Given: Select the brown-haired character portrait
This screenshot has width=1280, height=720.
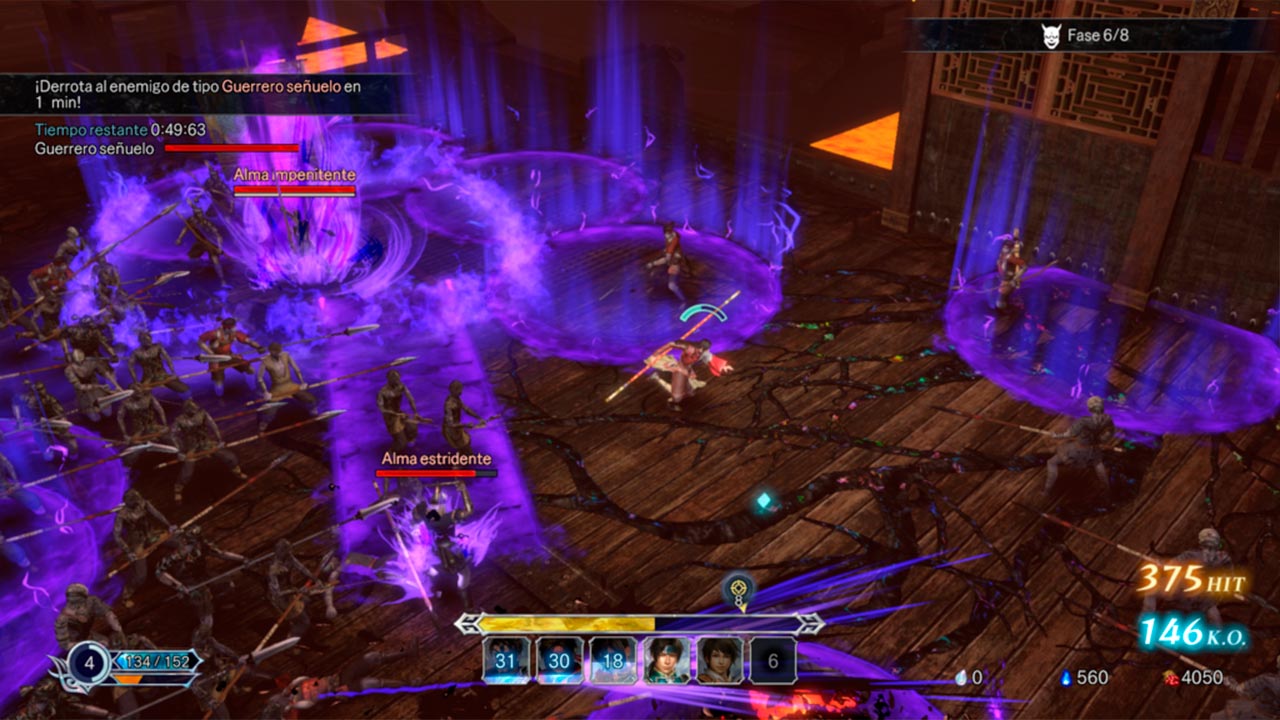Looking at the screenshot, I should (720, 660).
